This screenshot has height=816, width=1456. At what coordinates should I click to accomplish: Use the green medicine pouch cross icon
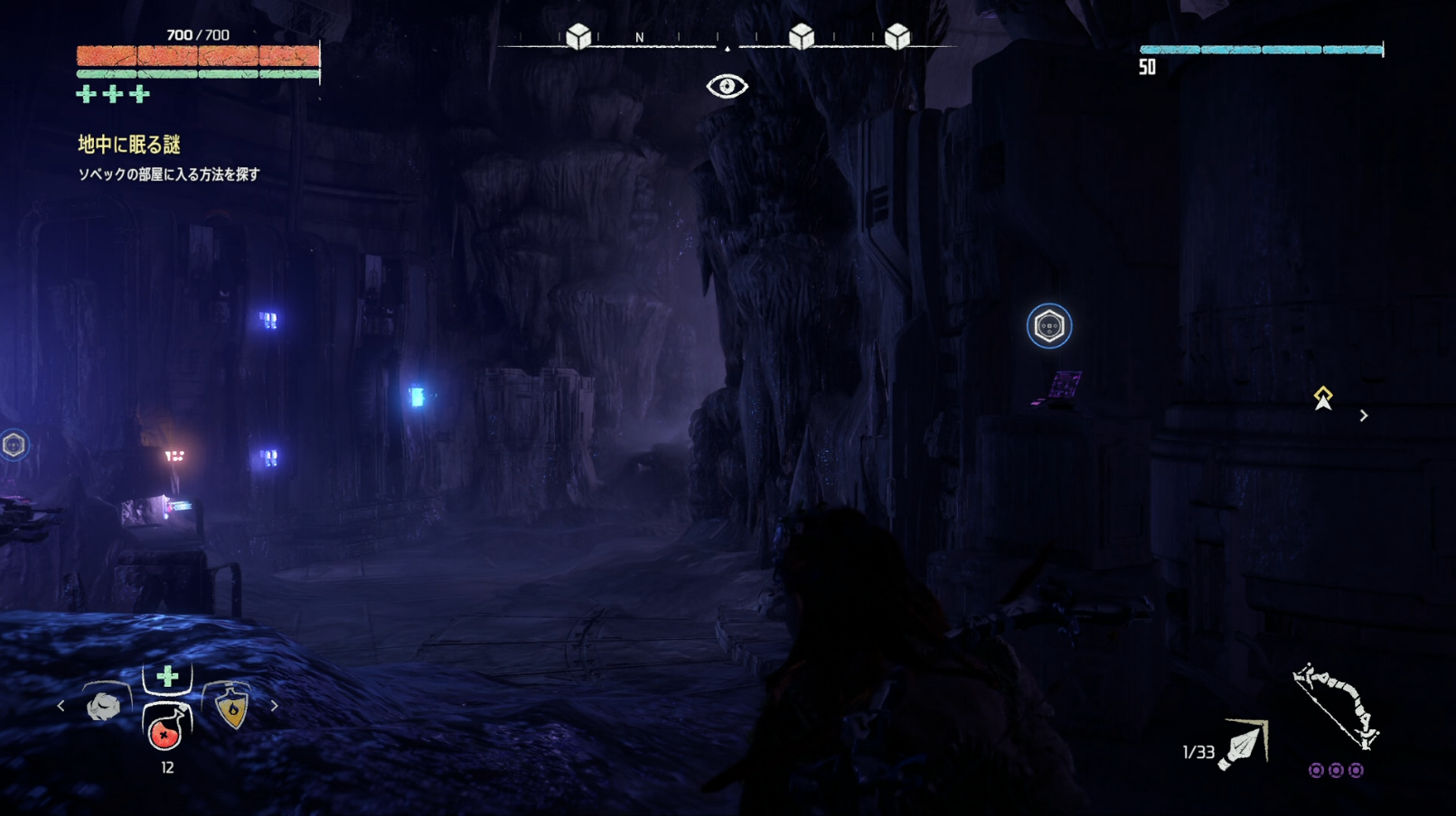tap(167, 677)
